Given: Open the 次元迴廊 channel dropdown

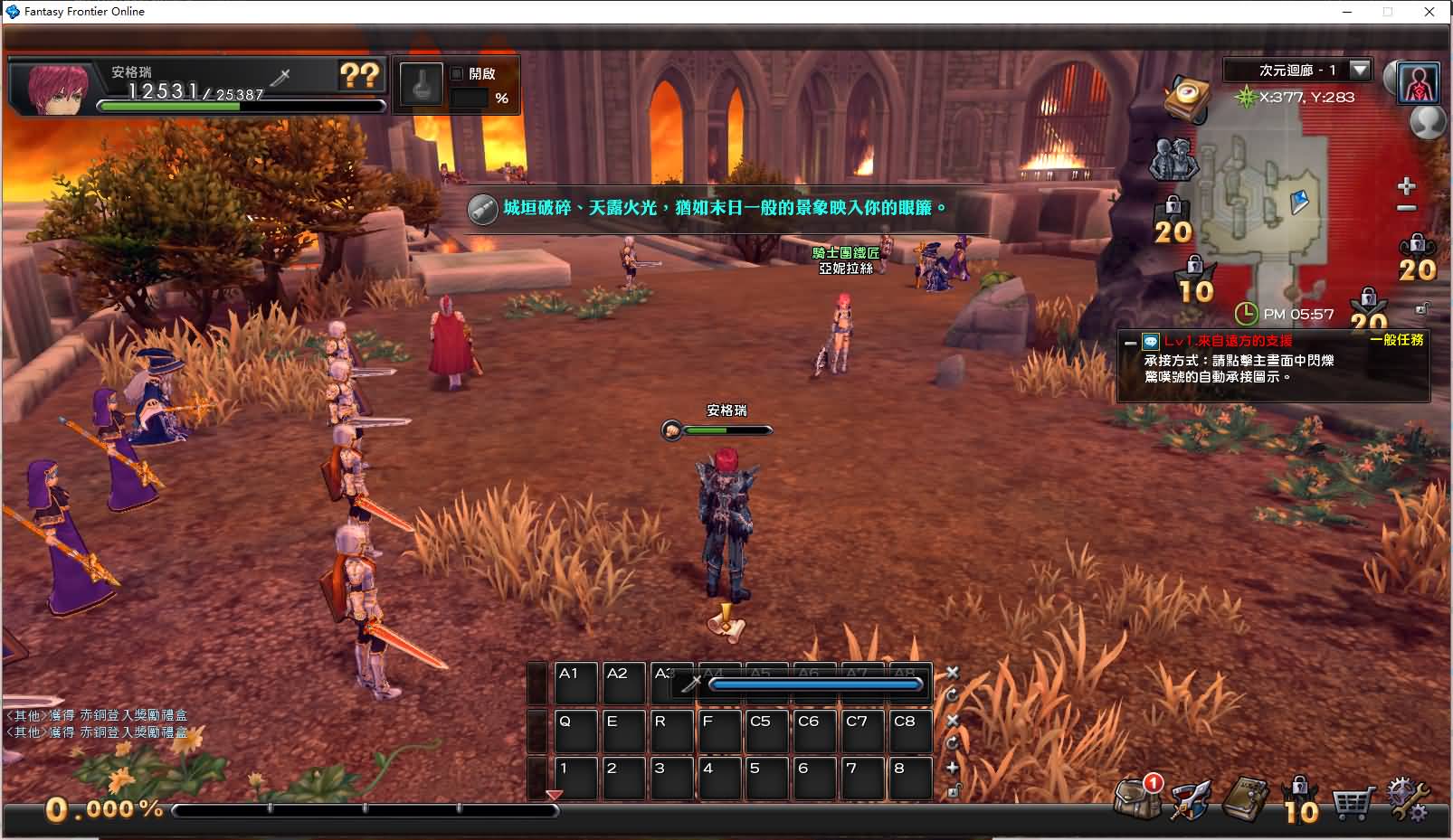Looking at the screenshot, I should pyautogui.click(x=1360, y=70).
